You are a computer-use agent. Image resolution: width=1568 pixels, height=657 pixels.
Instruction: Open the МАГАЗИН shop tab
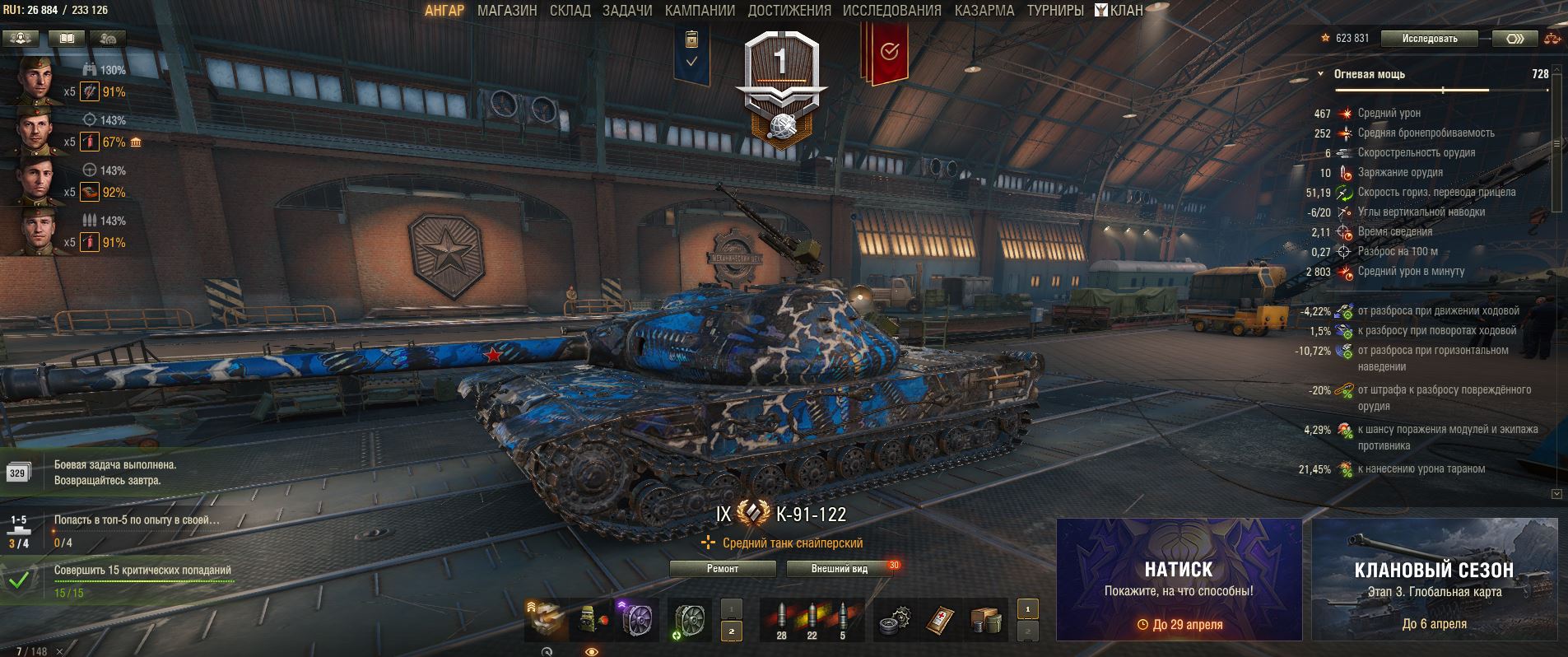coord(507,11)
